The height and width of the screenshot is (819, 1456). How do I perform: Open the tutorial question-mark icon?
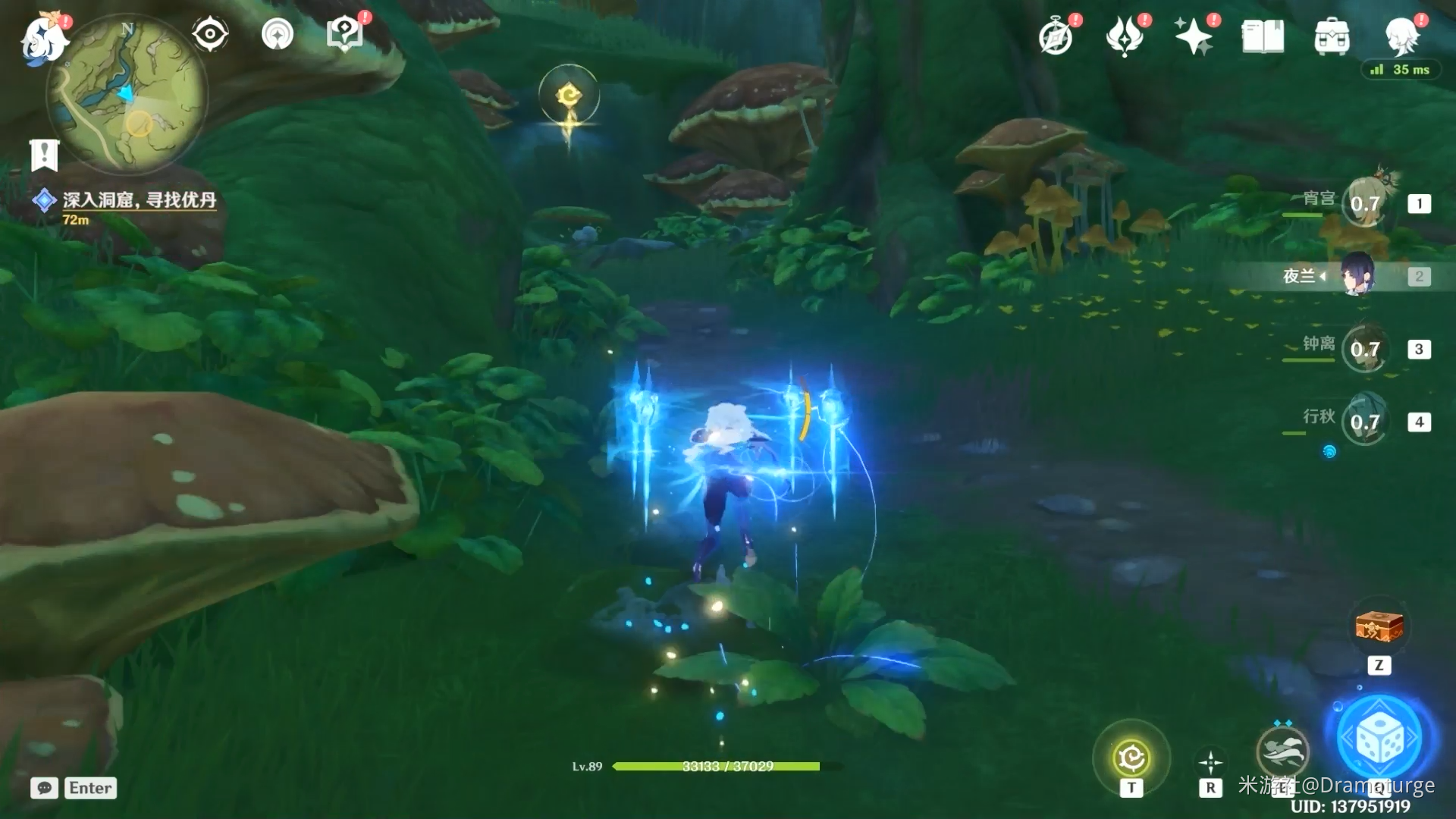344,34
